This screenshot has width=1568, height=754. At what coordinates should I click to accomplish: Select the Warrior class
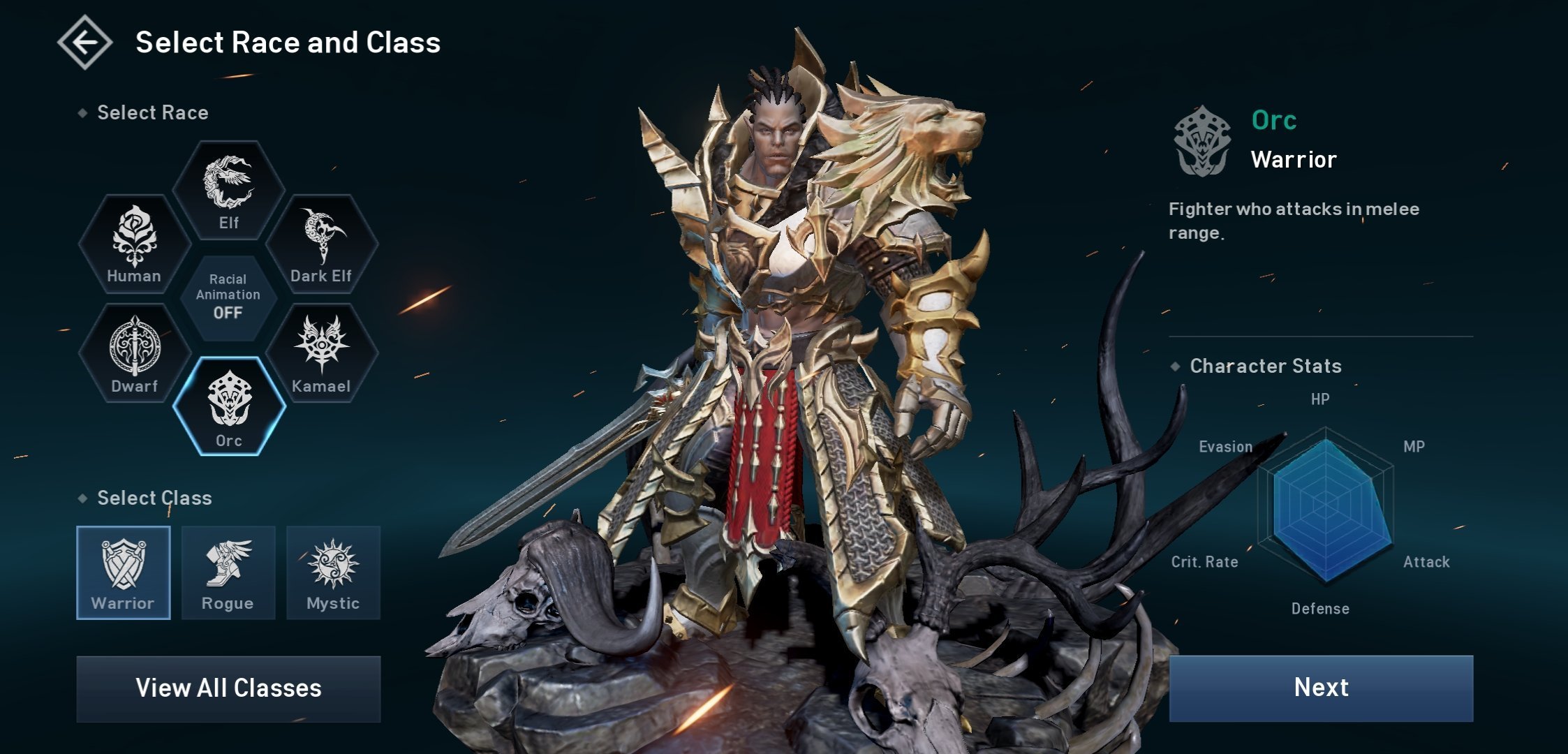[124, 572]
